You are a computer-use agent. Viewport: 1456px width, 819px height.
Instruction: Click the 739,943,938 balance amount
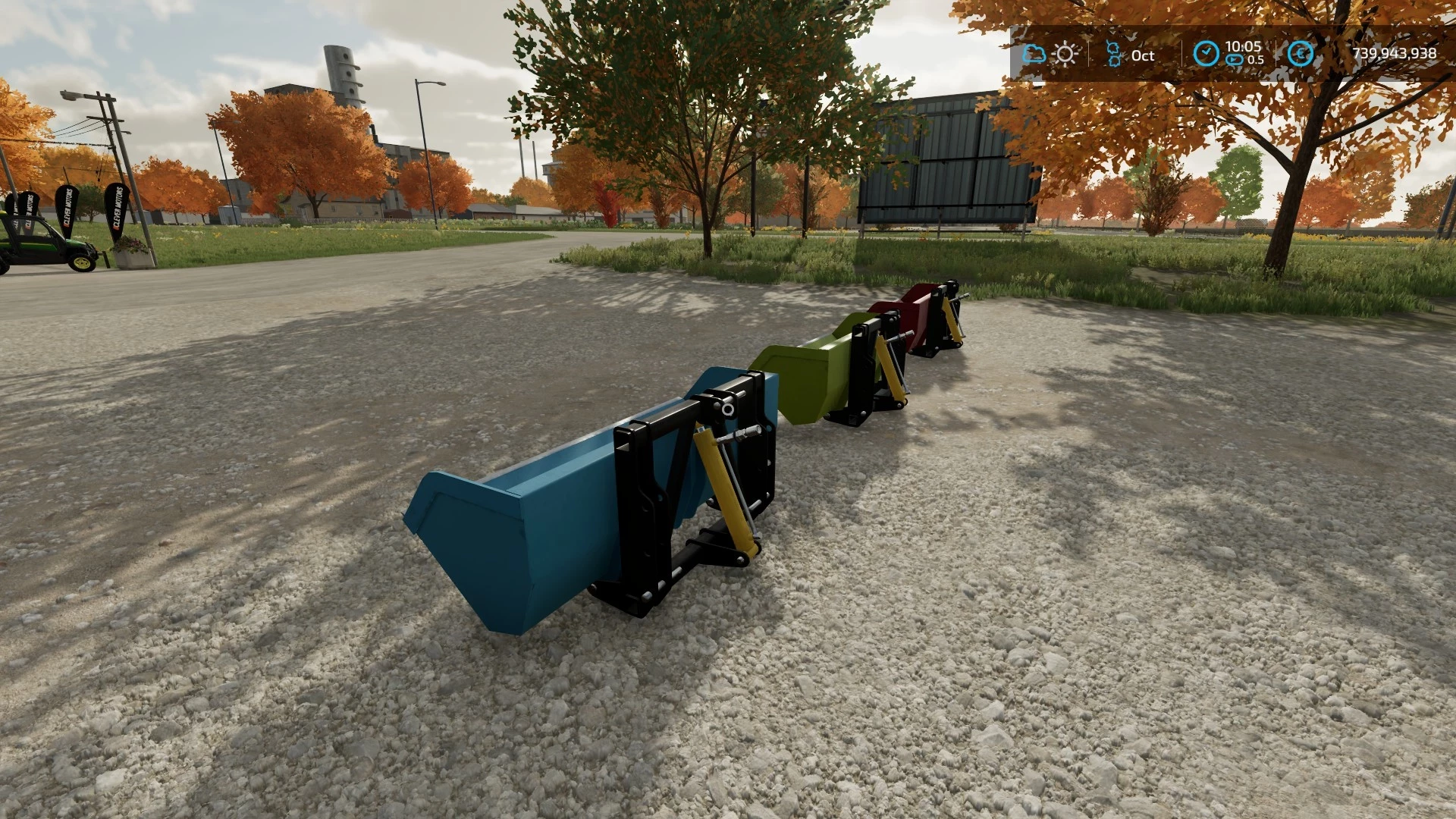pos(1394,54)
